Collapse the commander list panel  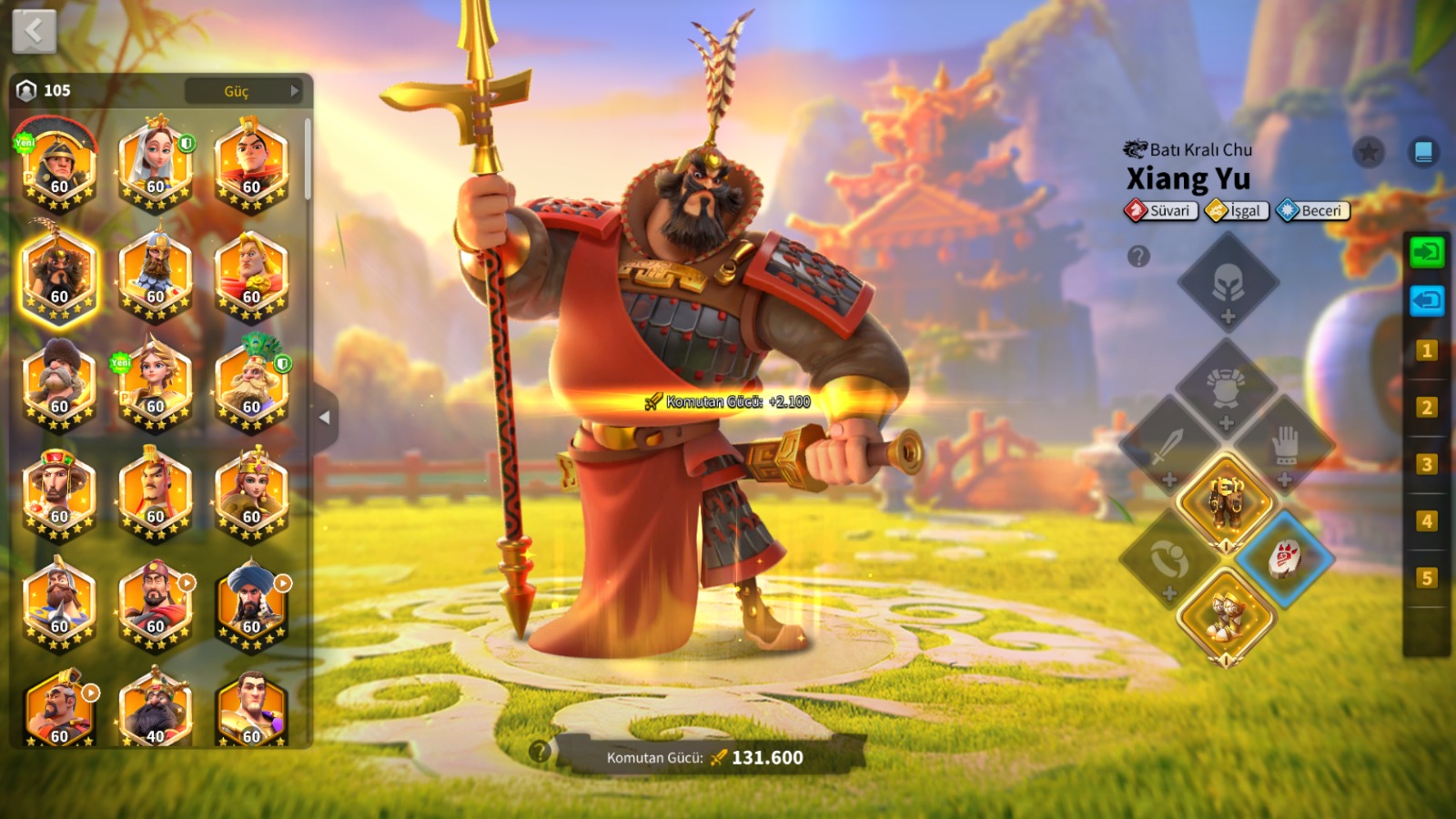tap(324, 418)
